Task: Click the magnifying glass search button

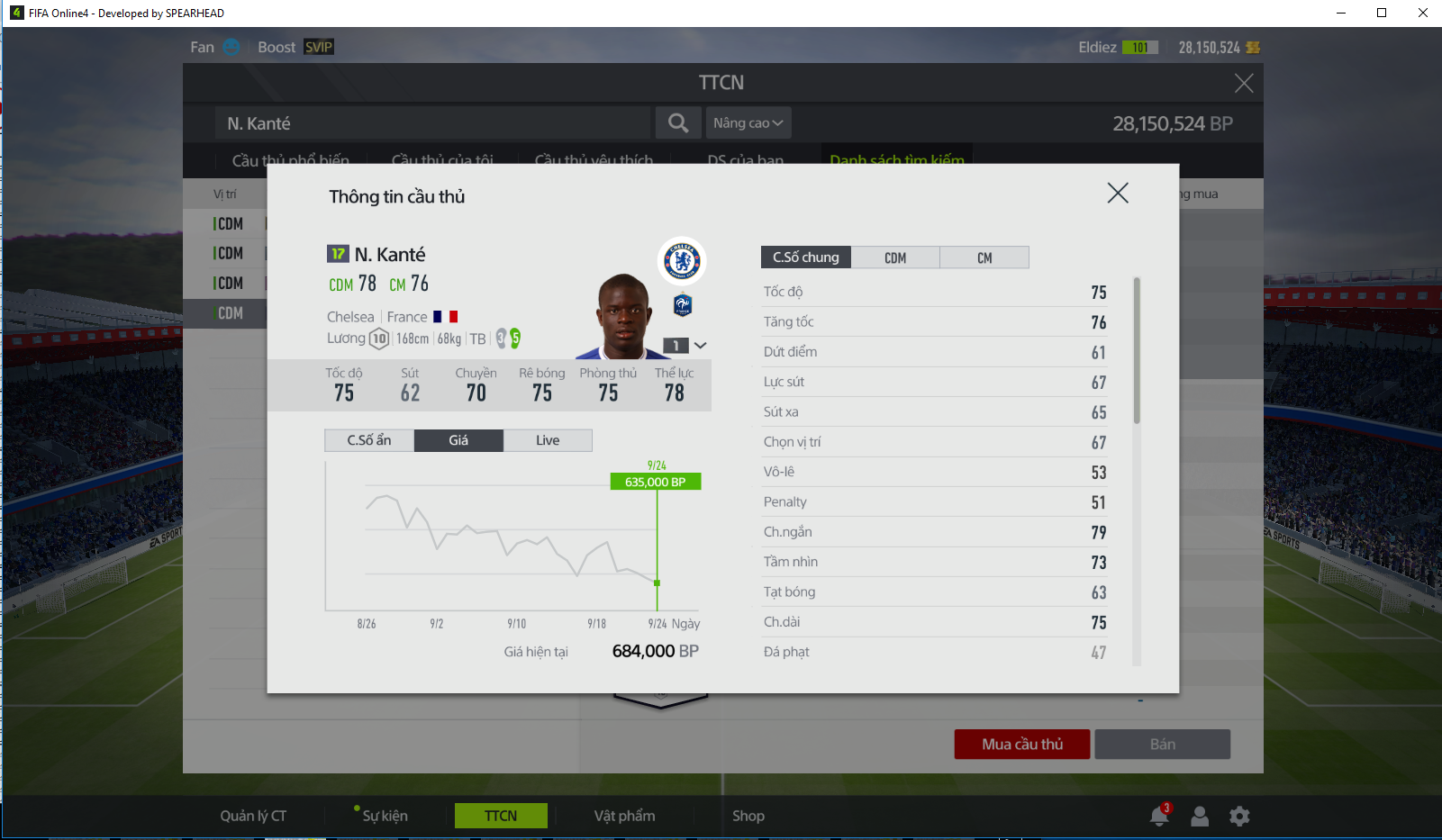Action: coord(678,123)
